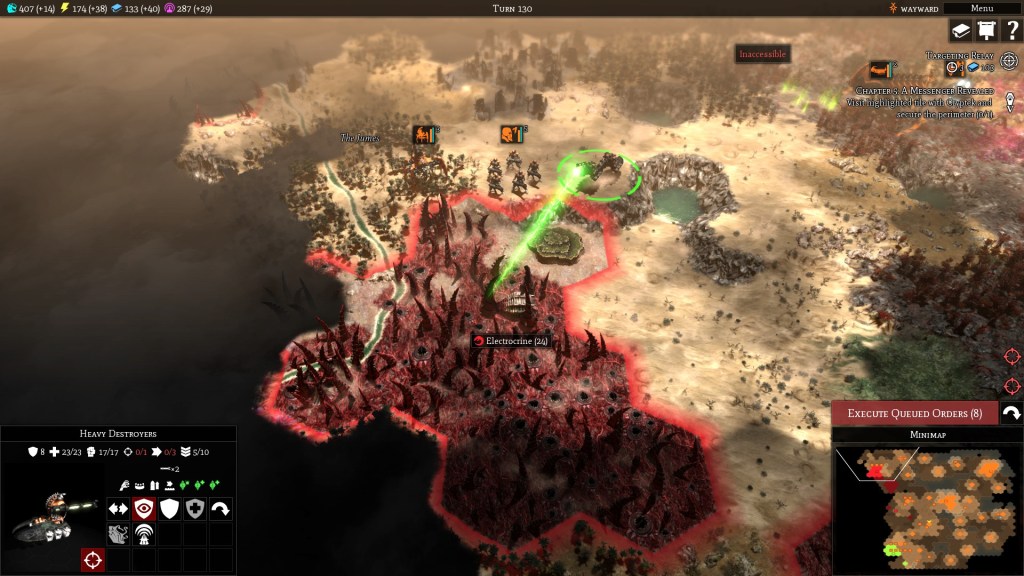Select the move arrows unit action
Image resolution: width=1024 pixels, height=576 pixels.
[x=119, y=508]
